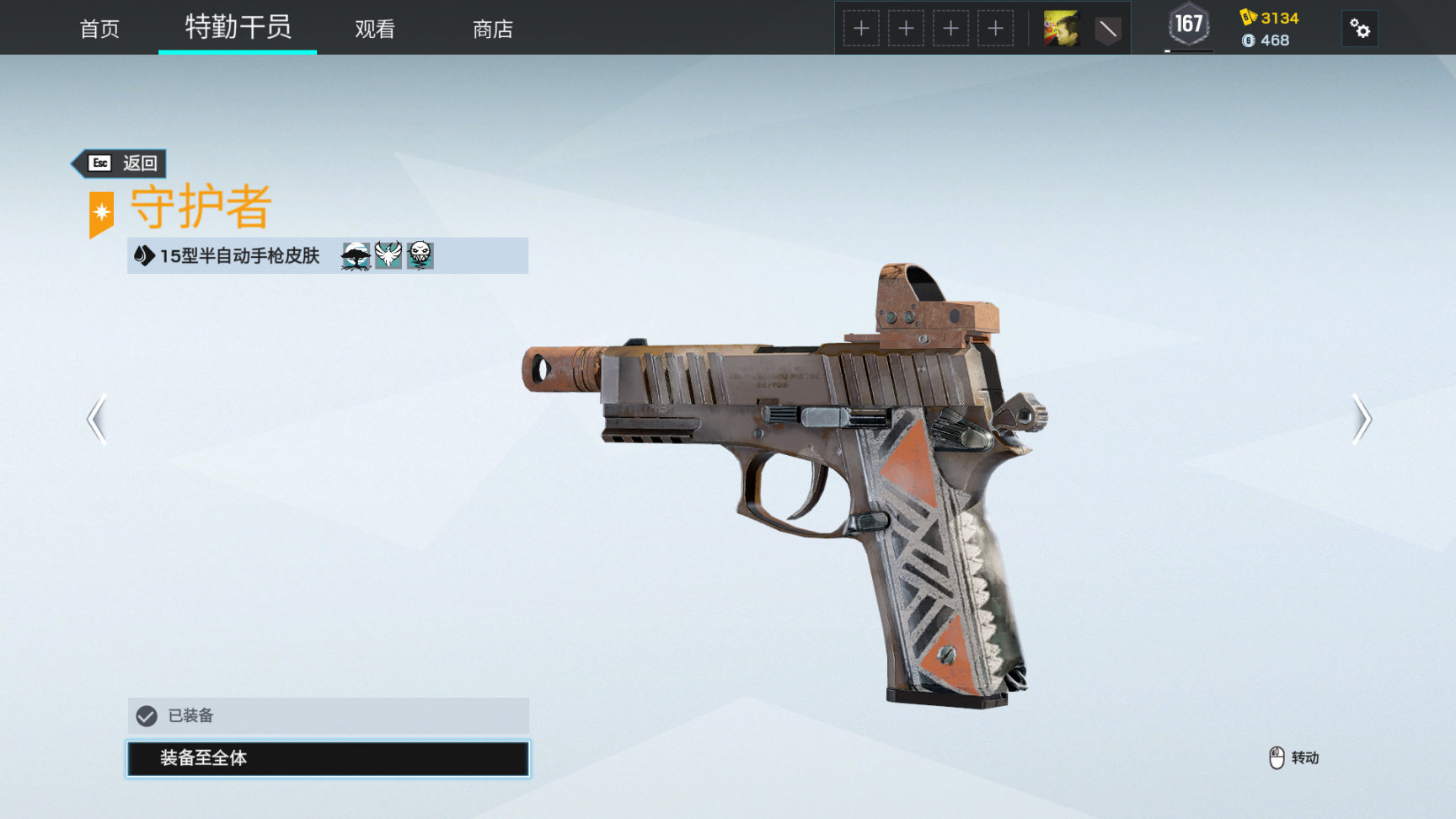Open the 商店 shop tab
The width and height of the screenshot is (1456, 819).
(493, 29)
